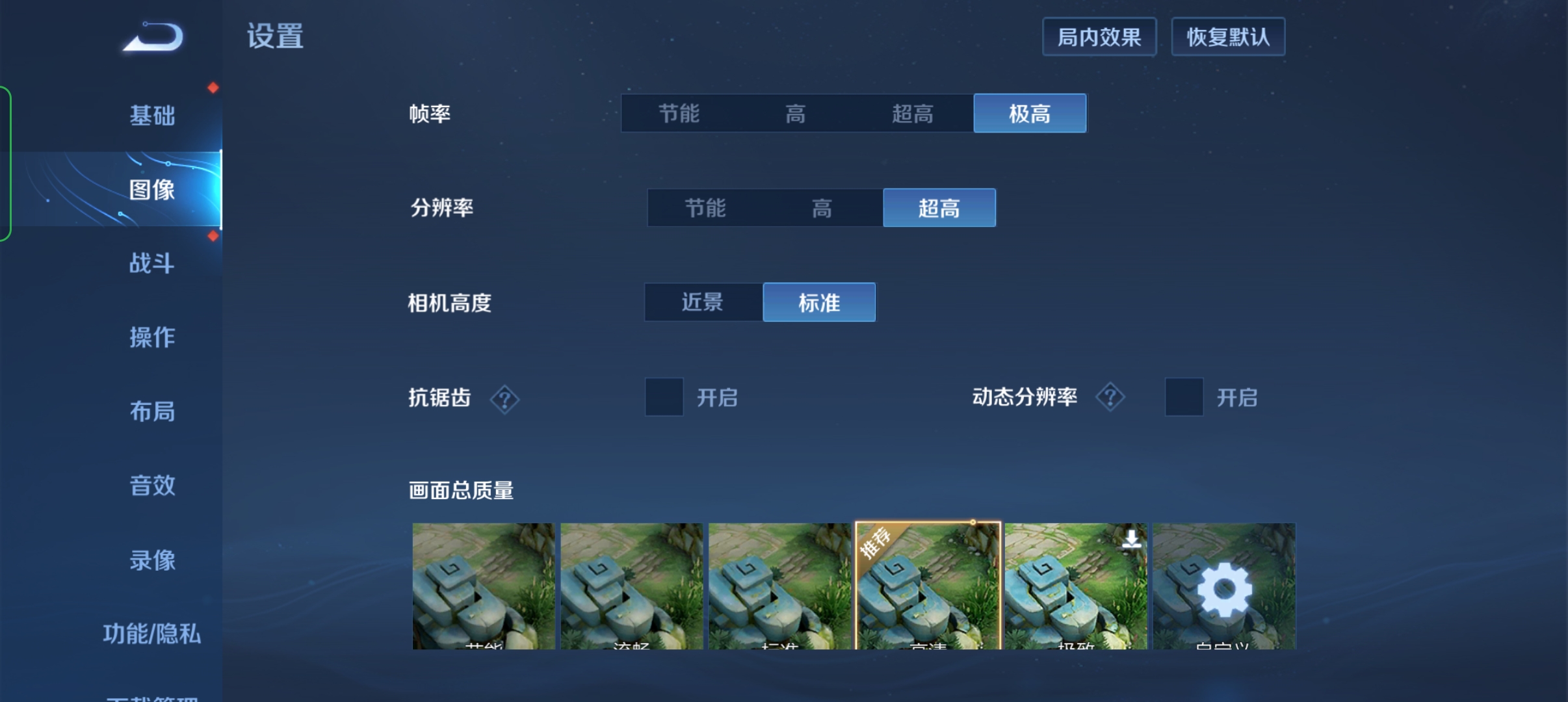The height and width of the screenshot is (702, 1568).
Task: Enable the 抗锯齿 checkbox
Action: point(663,397)
